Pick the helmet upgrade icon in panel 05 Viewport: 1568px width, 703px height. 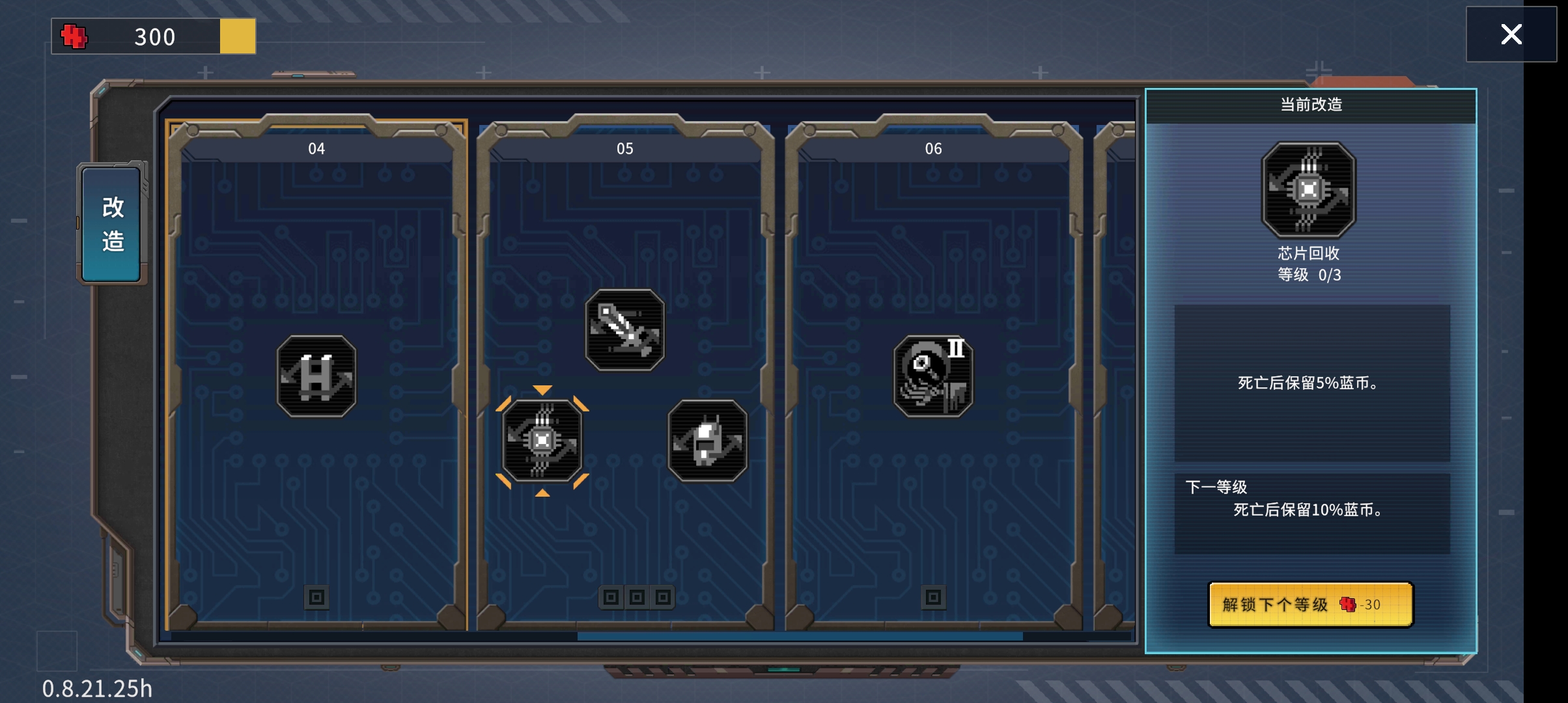tap(707, 441)
